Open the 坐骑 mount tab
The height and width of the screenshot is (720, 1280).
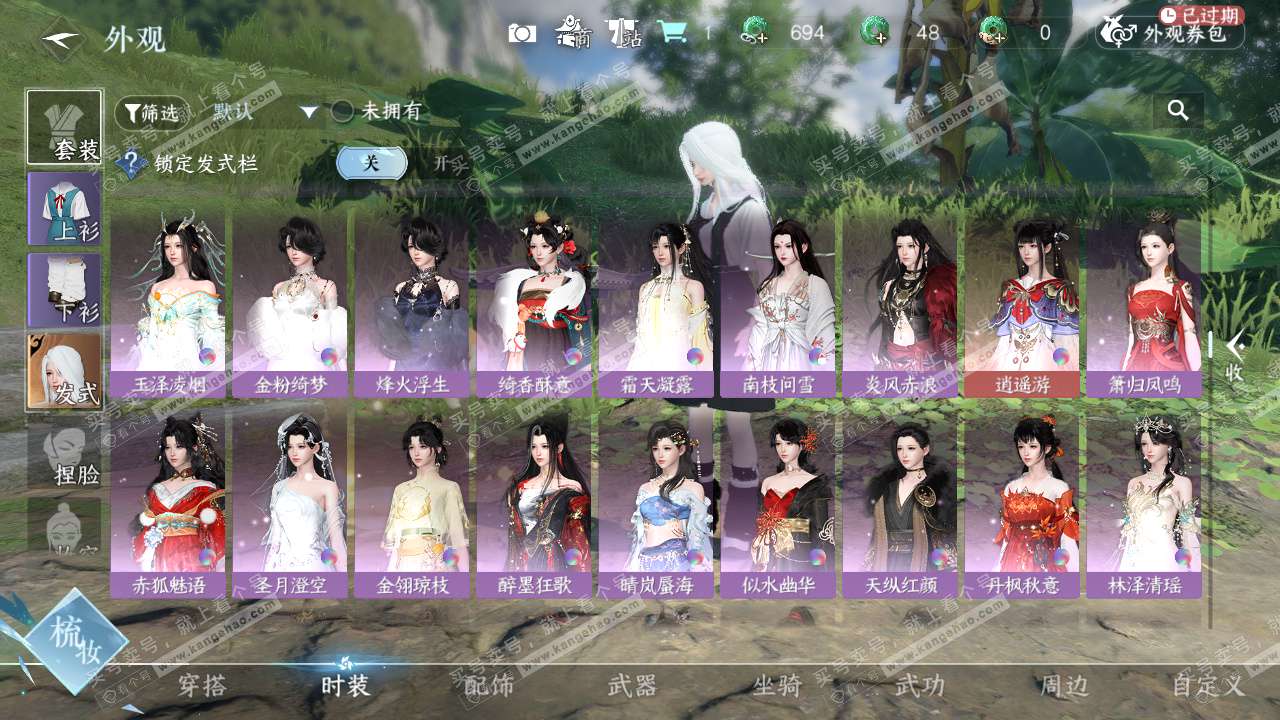pyautogui.click(x=777, y=686)
